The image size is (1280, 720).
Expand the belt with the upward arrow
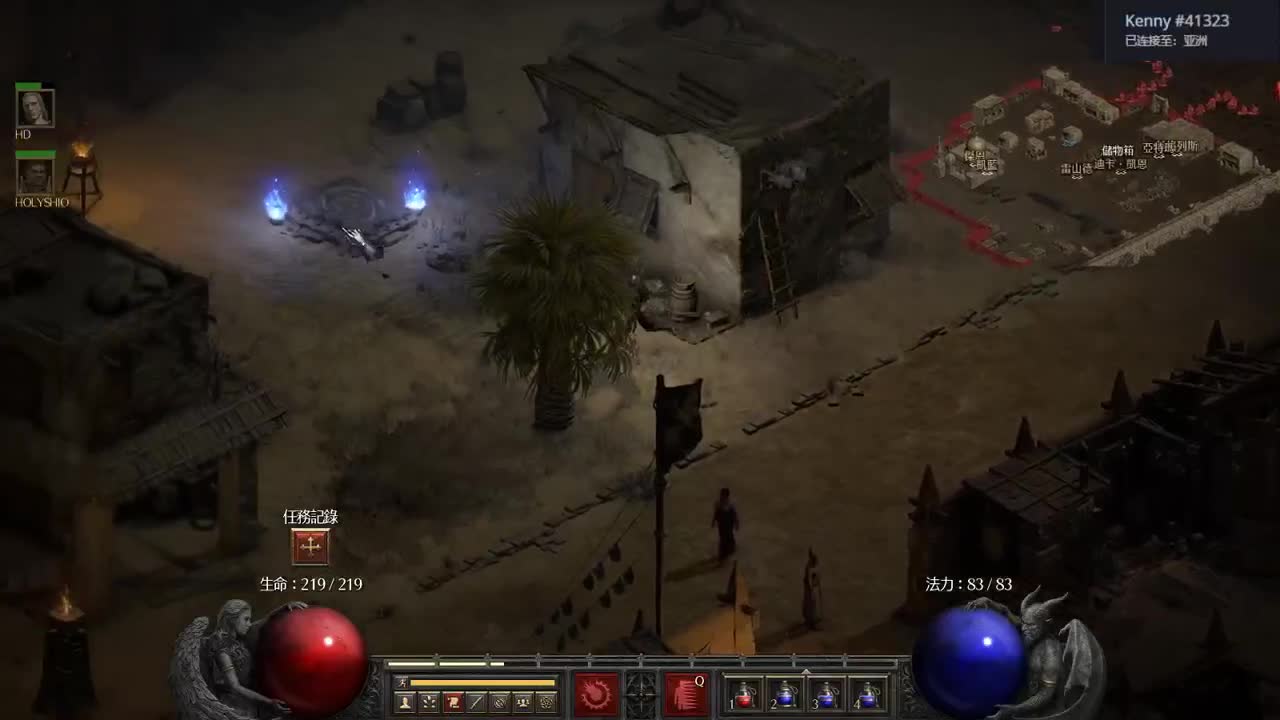pyautogui.click(x=806, y=671)
